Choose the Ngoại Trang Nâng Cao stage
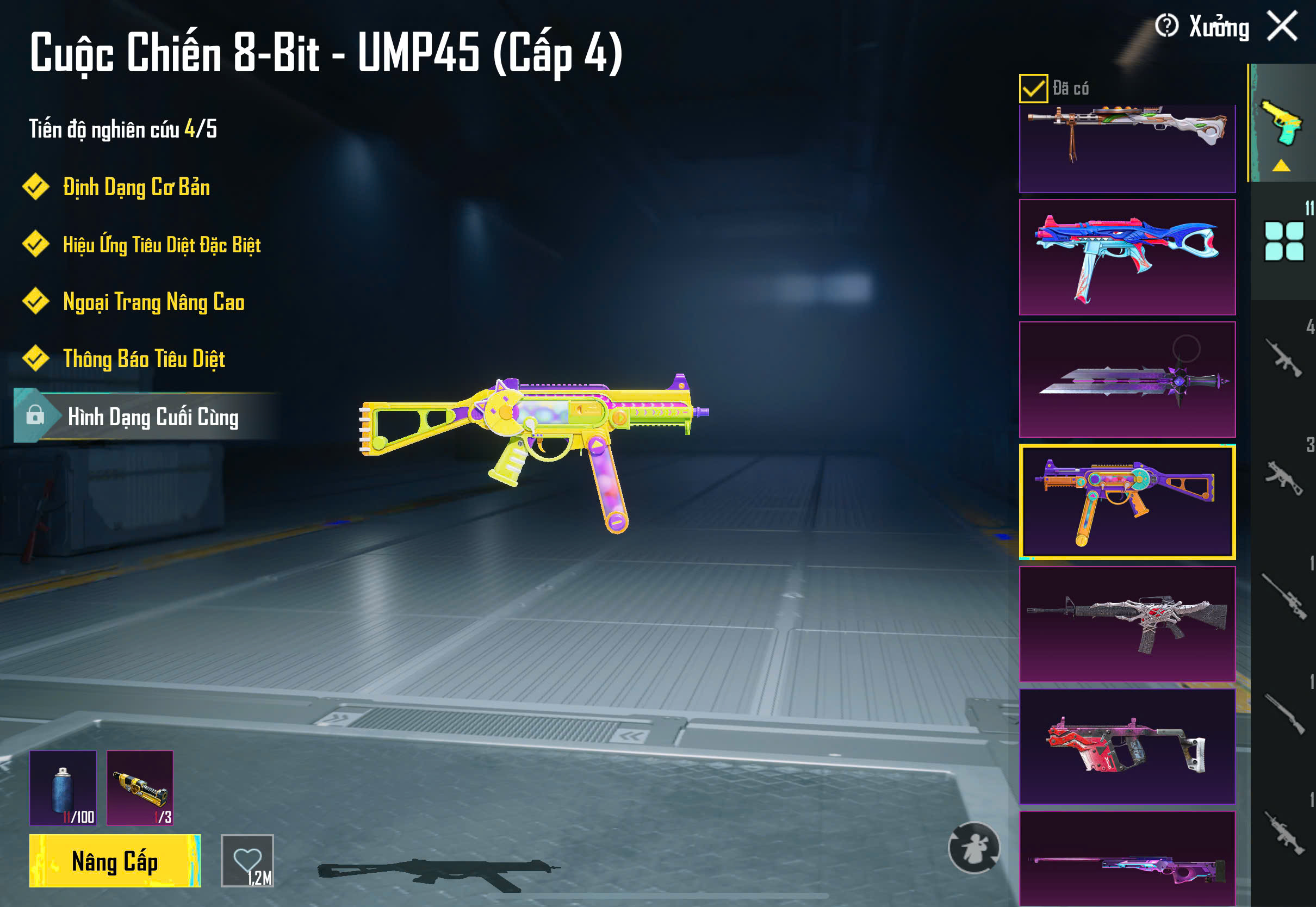 tap(153, 302)
